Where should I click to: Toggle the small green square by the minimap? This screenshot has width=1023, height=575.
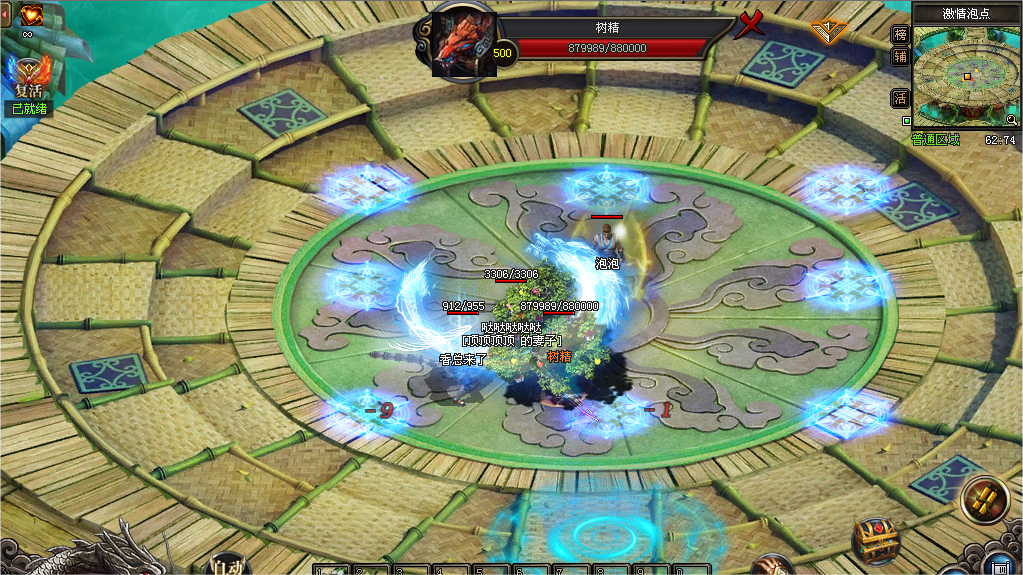coord(906,121)
